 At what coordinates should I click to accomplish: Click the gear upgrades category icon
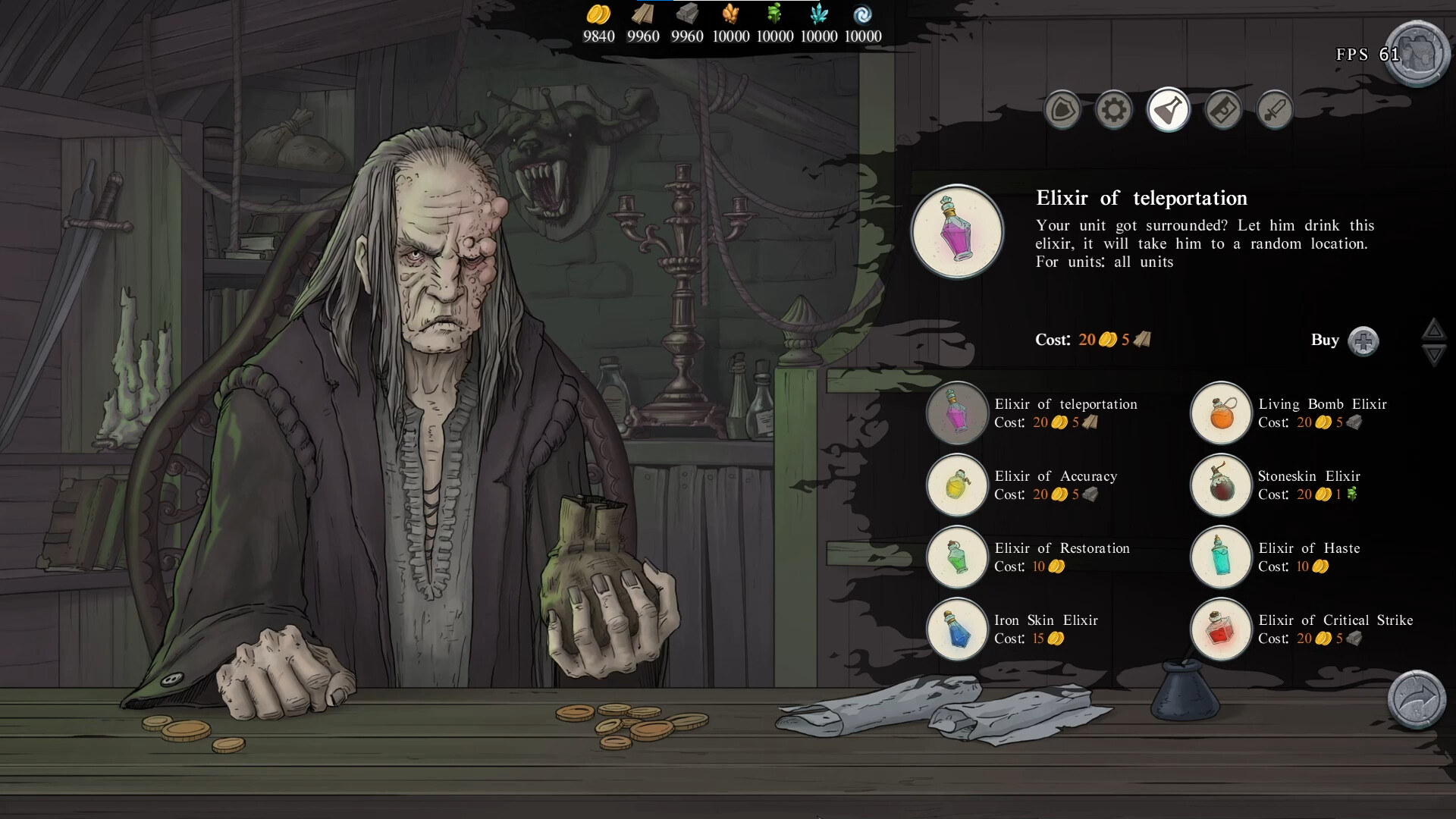pyautogui.click(x=1114, y=110)
